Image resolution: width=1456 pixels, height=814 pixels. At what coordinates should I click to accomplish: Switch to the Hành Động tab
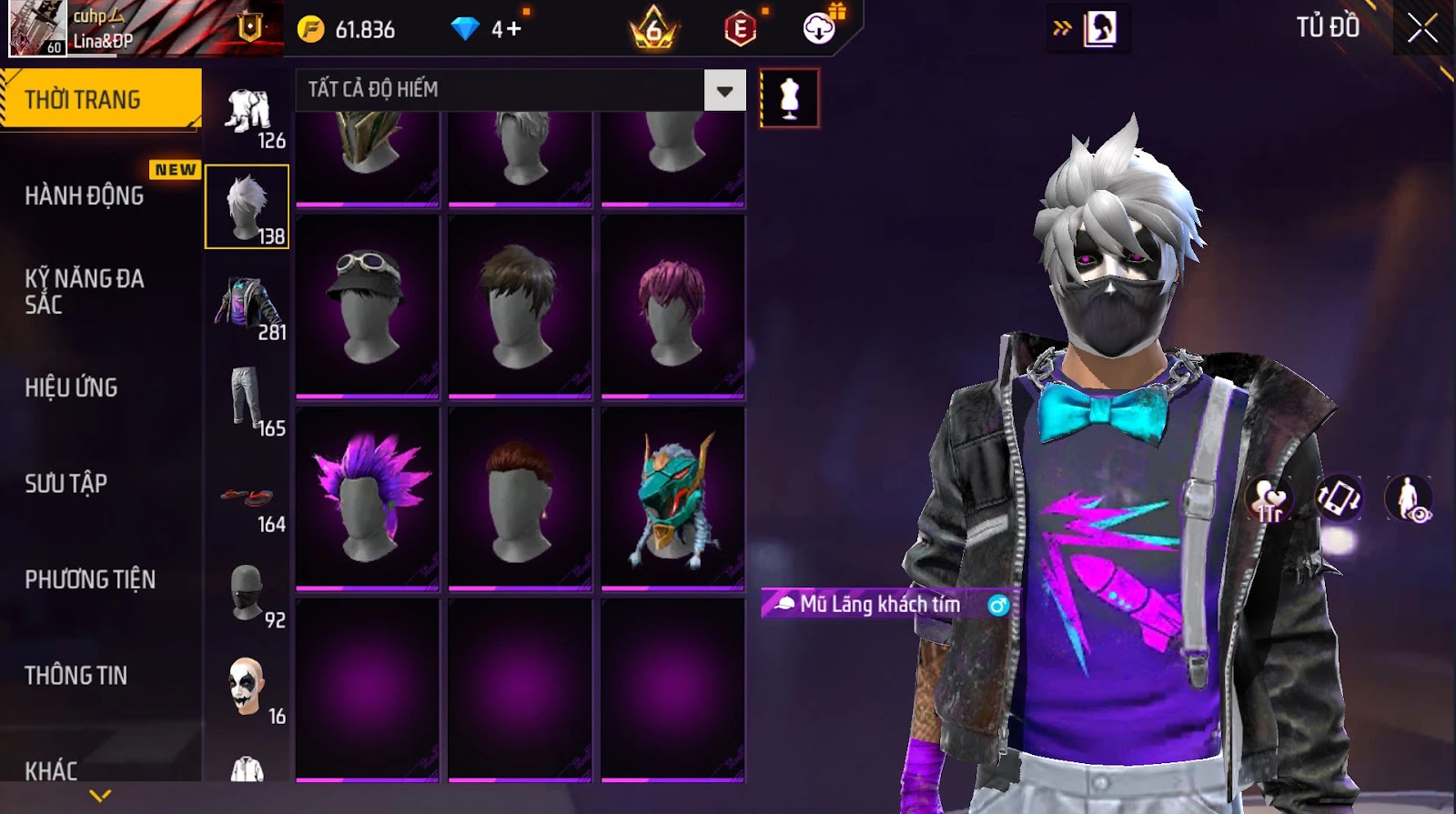85,196
